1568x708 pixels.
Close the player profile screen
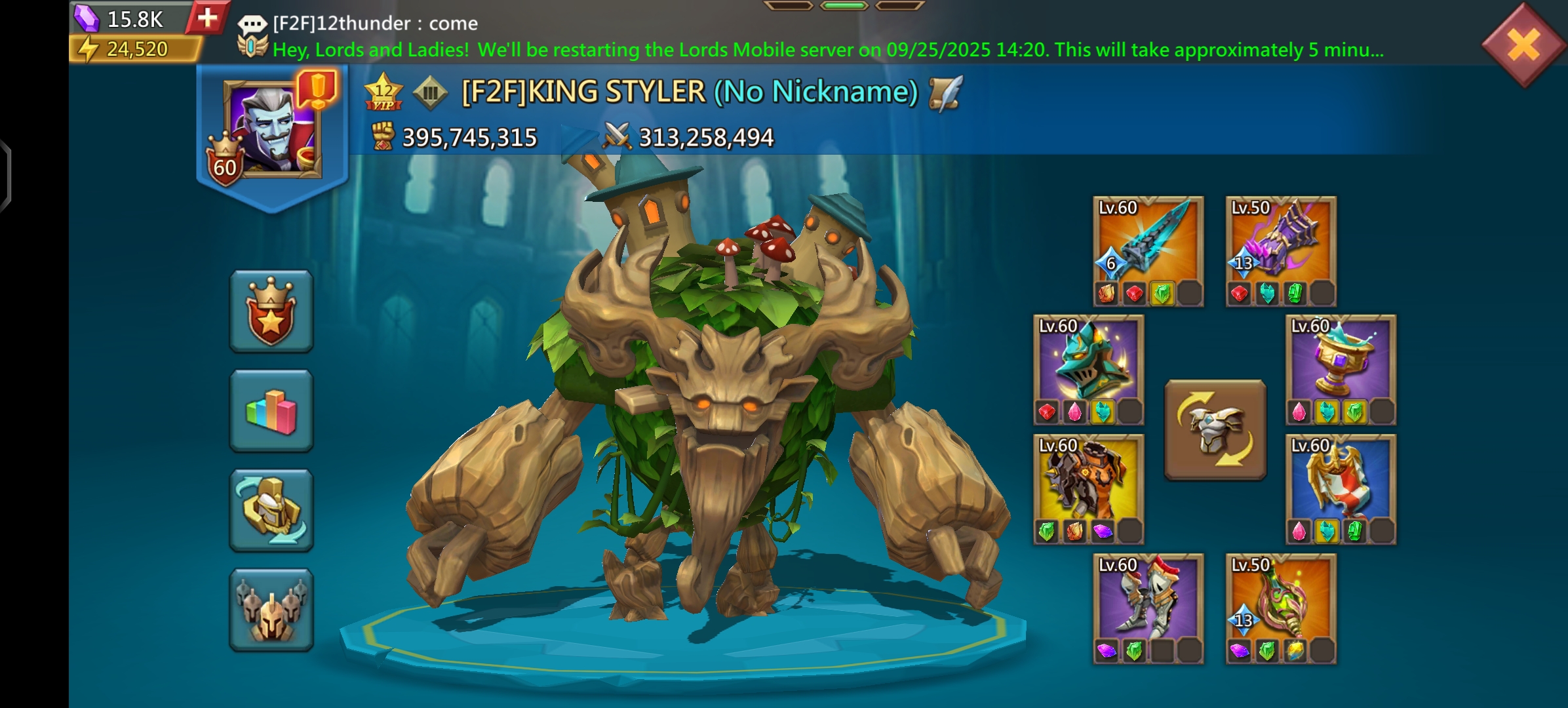point(1523,45)
